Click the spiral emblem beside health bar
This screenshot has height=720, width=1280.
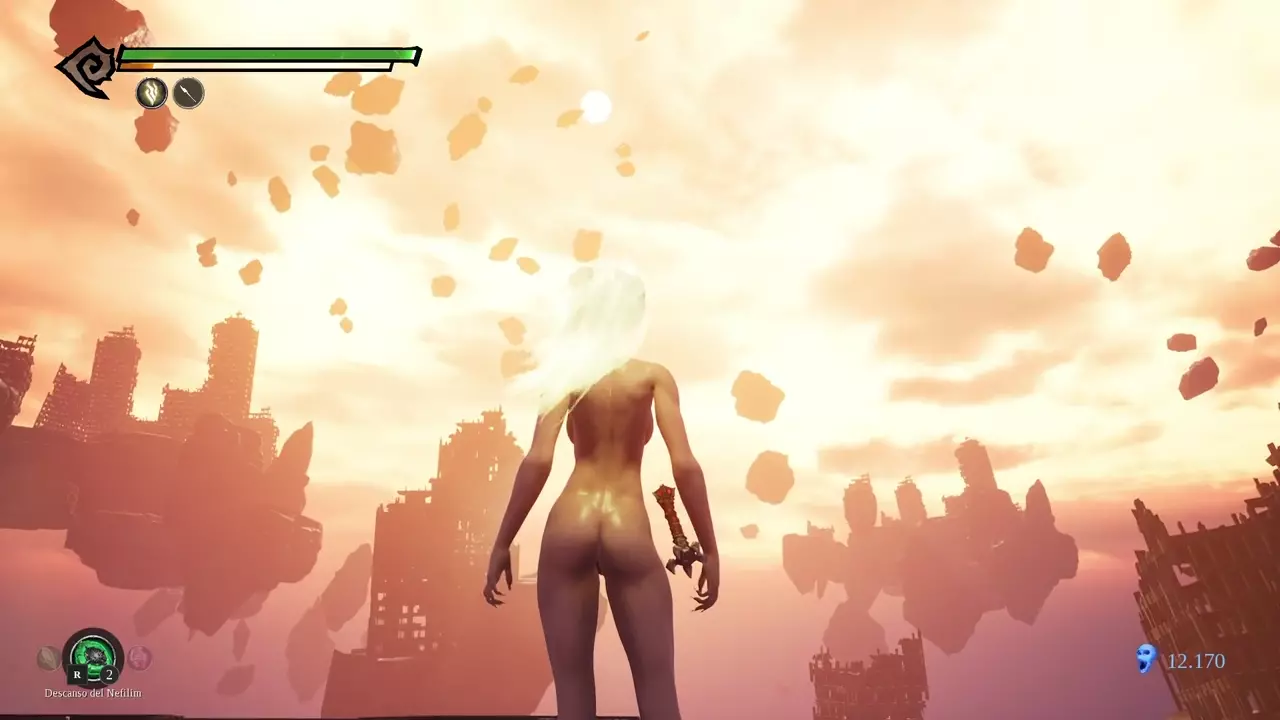click(x=86, y=68)
